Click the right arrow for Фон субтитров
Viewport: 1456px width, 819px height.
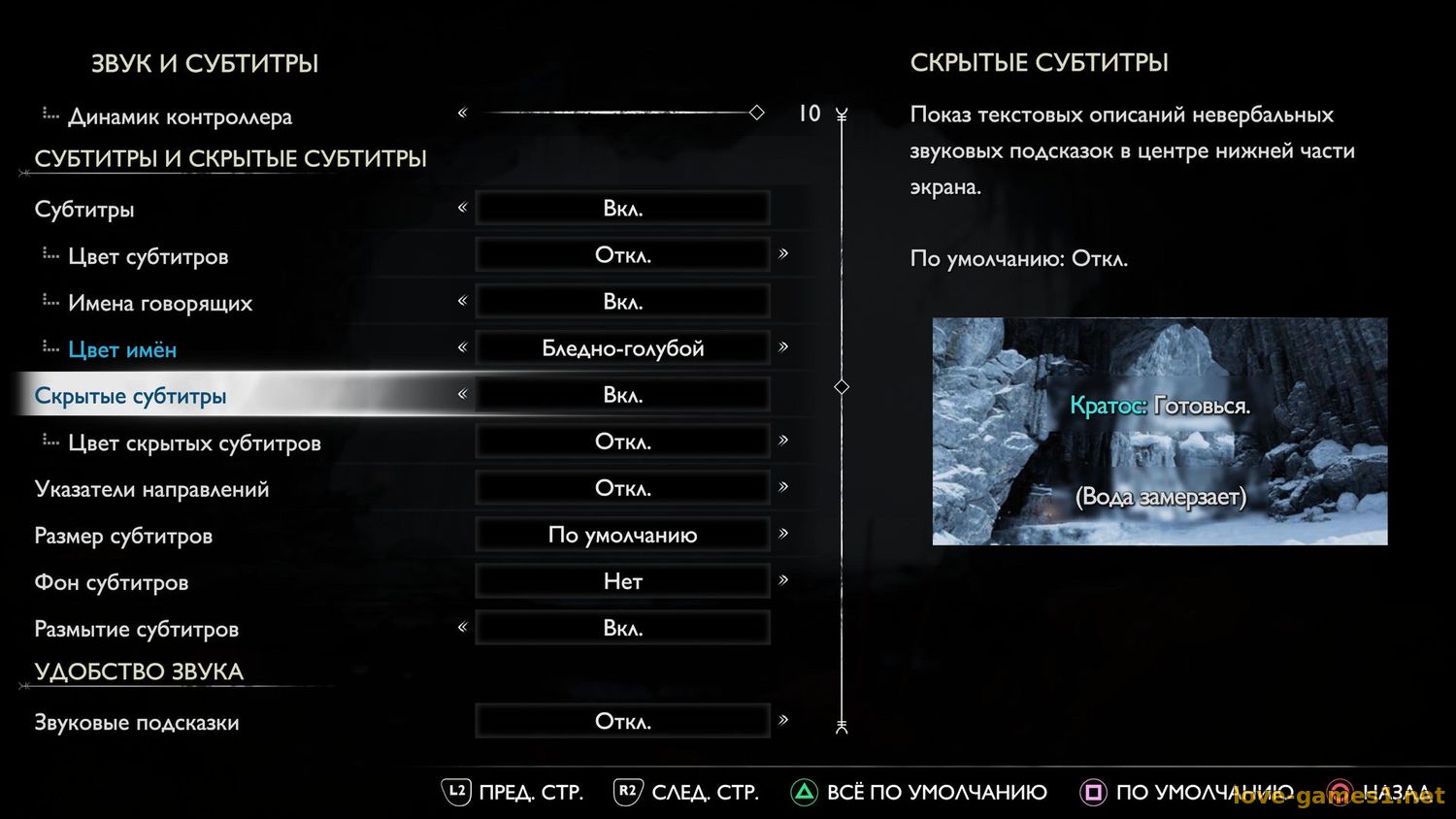pos(783,580)
